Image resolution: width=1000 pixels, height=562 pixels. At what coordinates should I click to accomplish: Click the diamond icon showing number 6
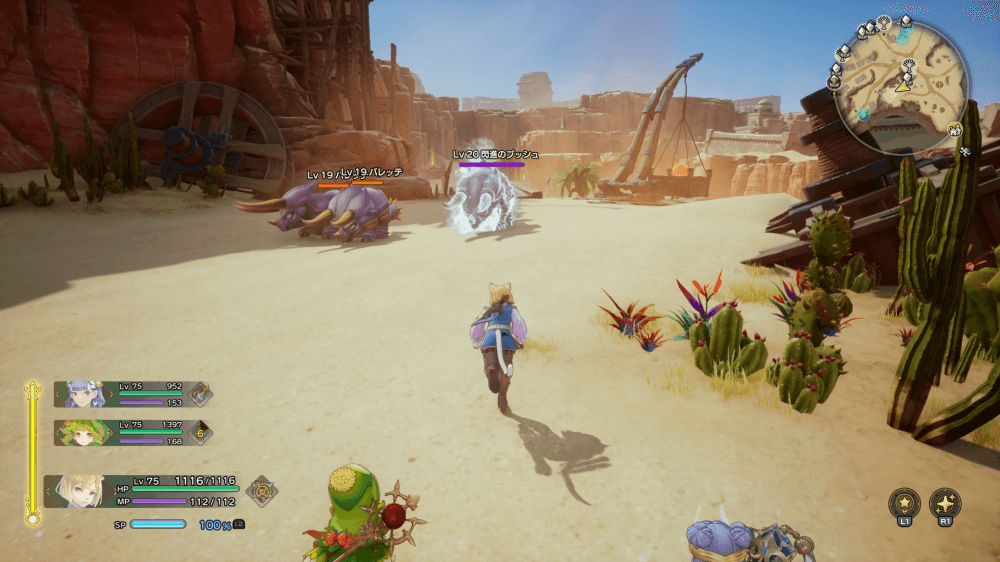pos(200,432)
